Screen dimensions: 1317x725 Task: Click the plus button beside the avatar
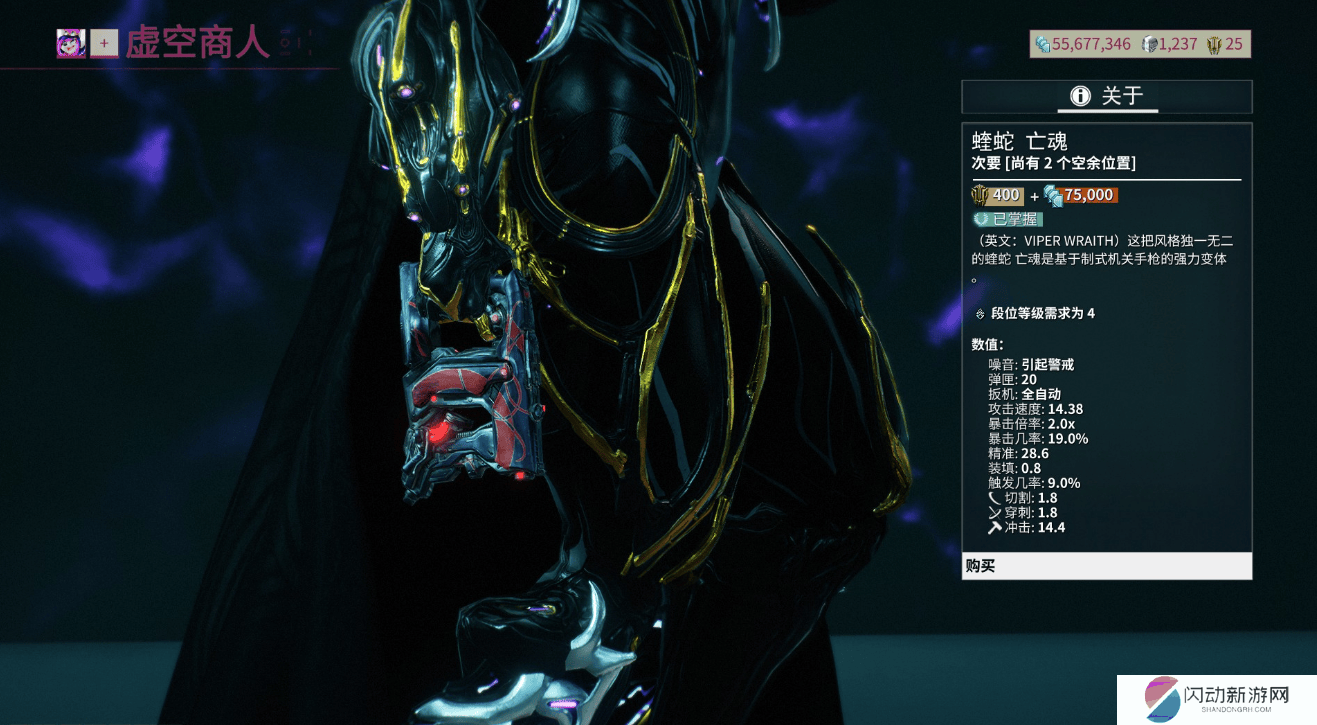click(x=104, y=44)
